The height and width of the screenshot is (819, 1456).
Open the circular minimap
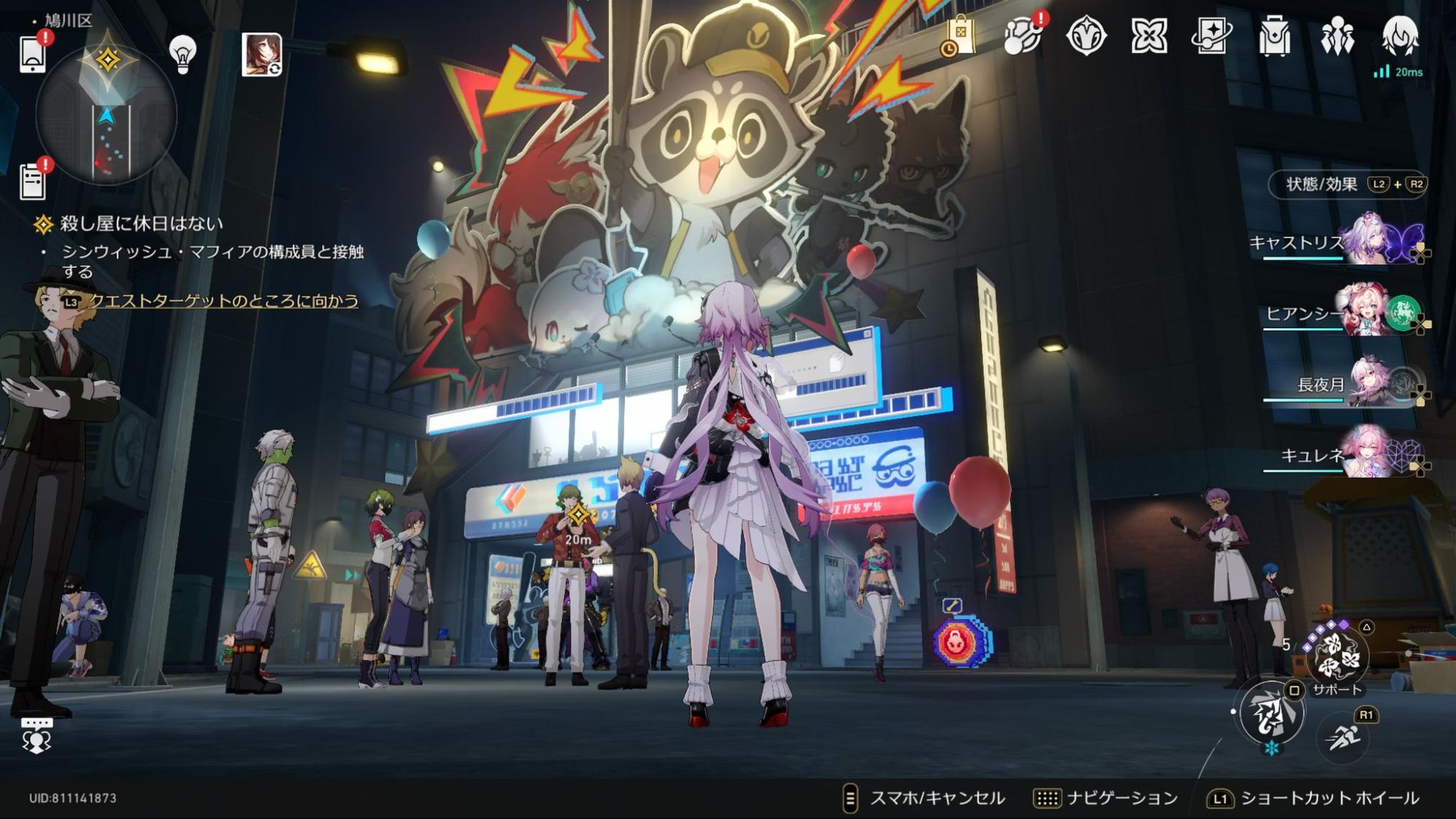coord(106,116)
